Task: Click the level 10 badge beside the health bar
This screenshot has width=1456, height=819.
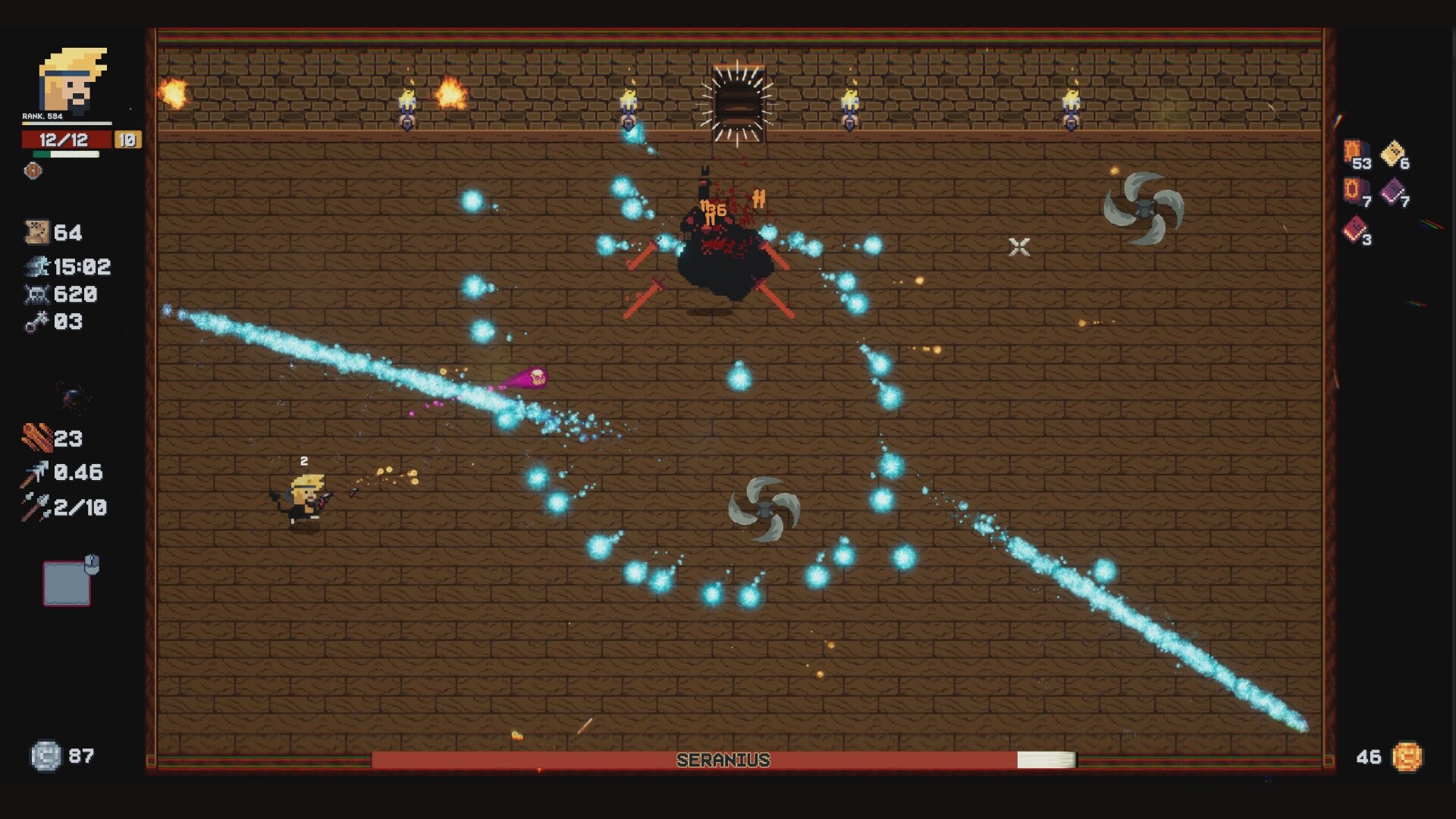Action: tap(127, 140)
